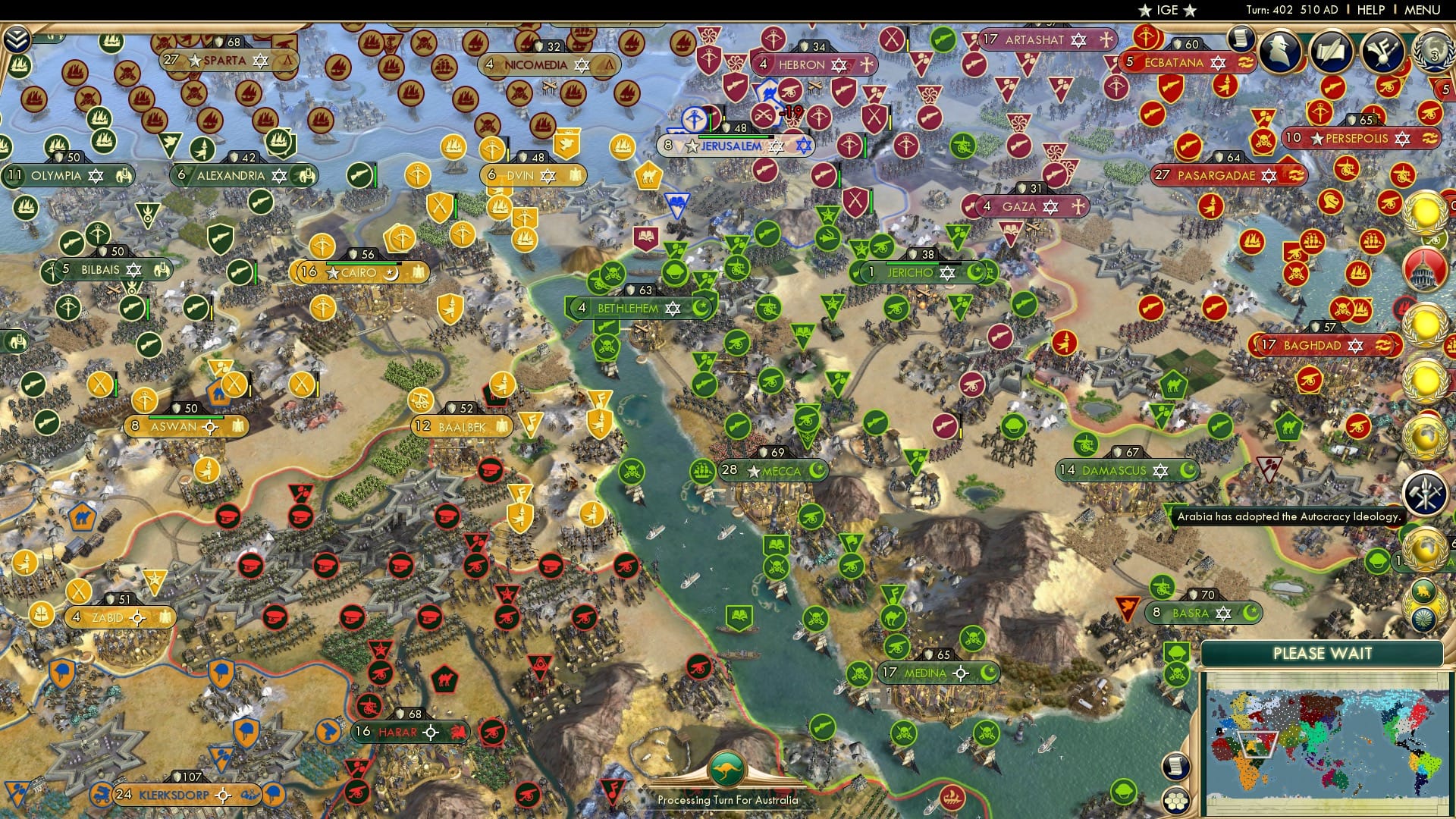
Task: Open notification log scroll above minimap
Action: point(1177,766)
